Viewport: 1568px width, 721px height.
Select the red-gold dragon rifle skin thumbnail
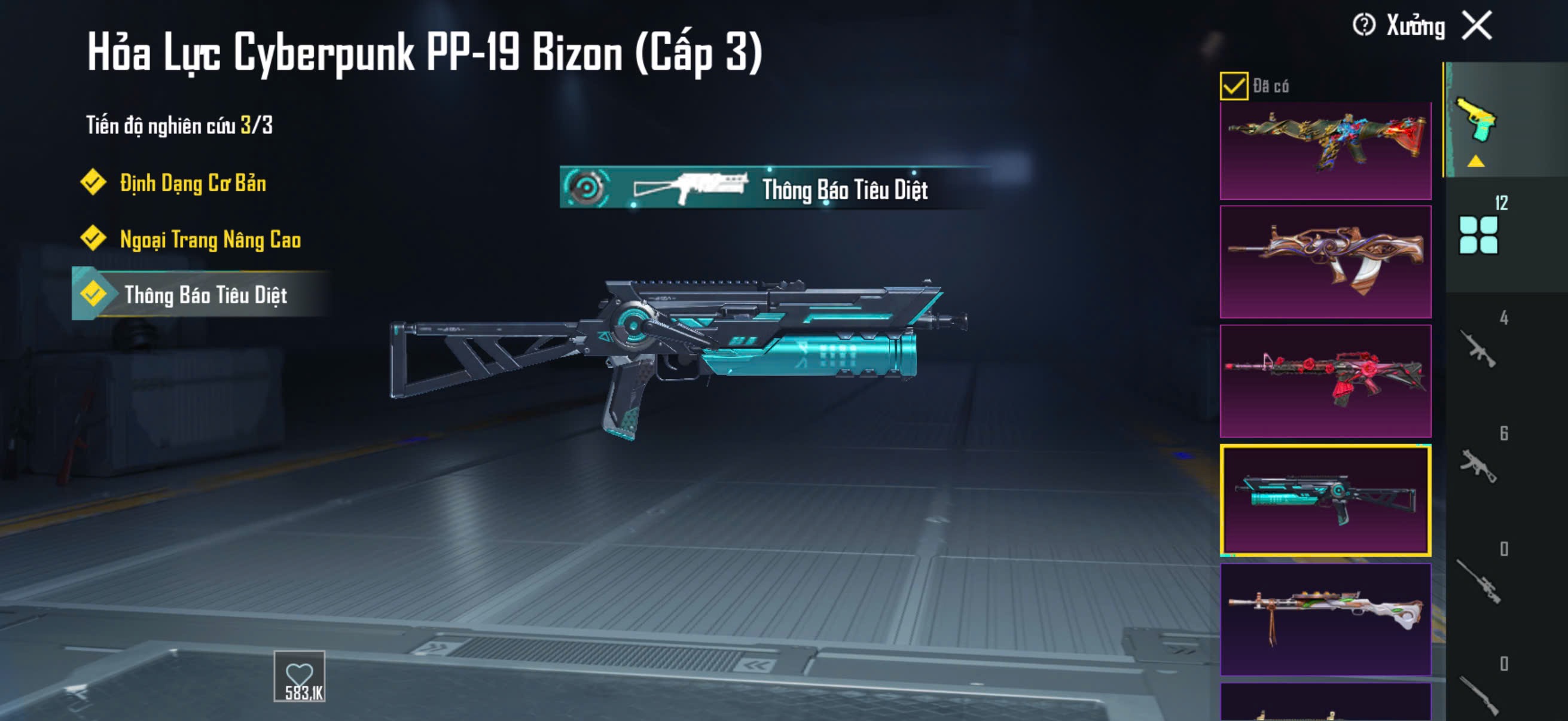pyautogui.click(x=1325, y=150)
